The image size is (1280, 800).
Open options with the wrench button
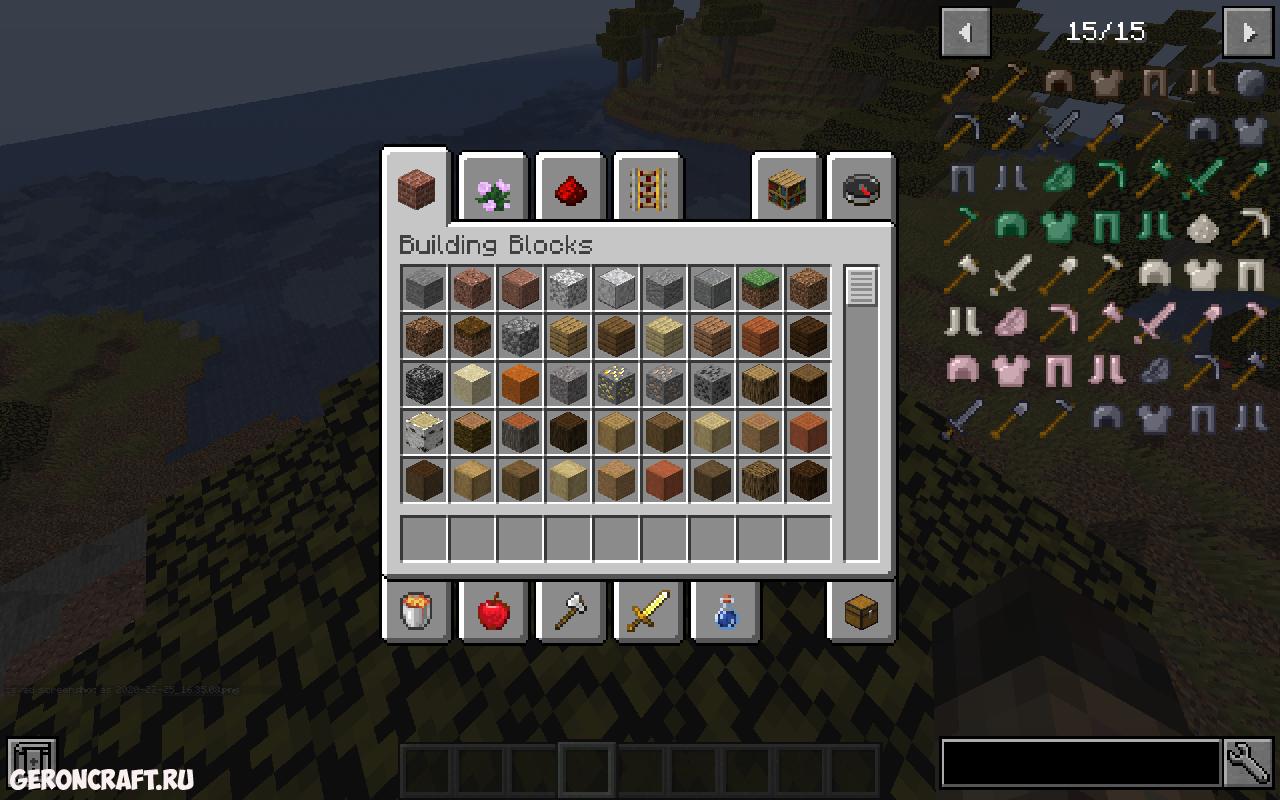pos(1249,764)
